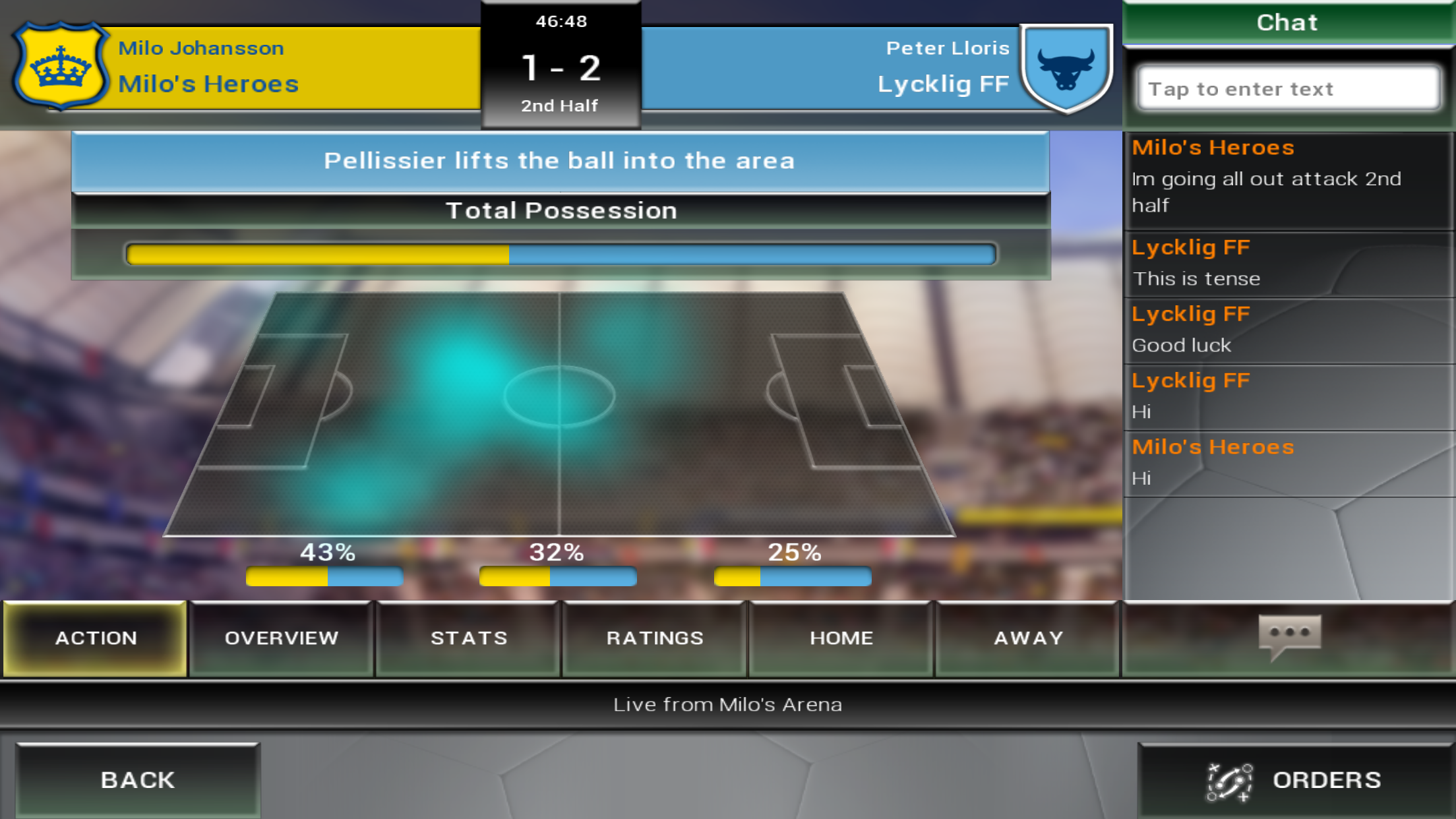Select the Chat panel header
Image resolution: width=1456 pixels, height=819 pixels.
click(x=1288, y=22)
